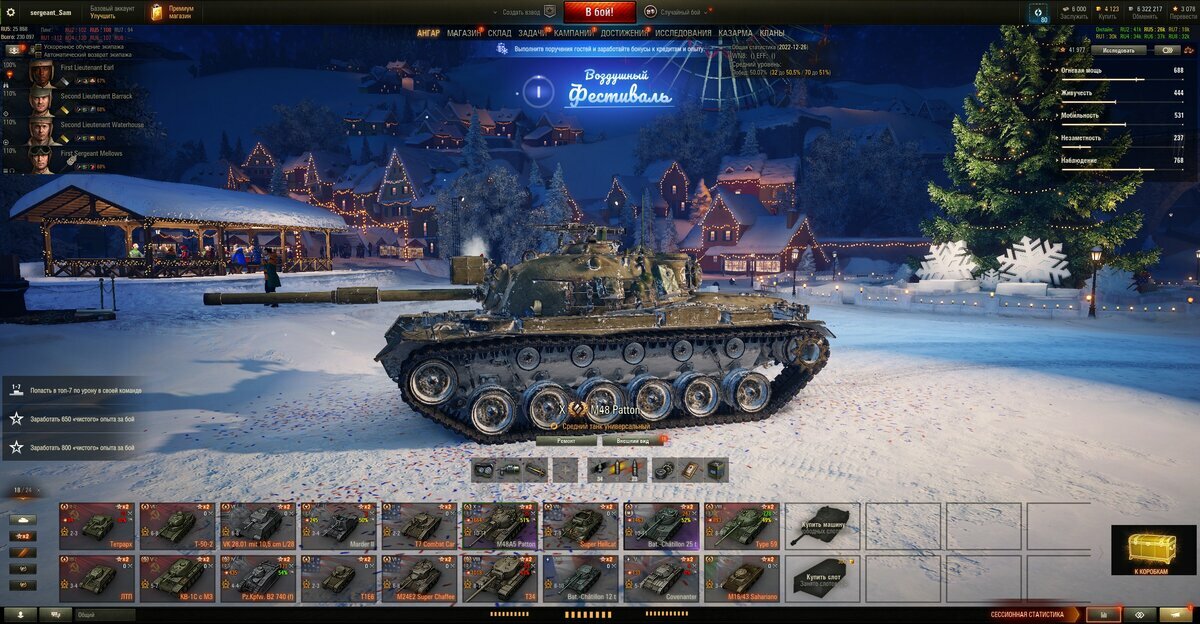The width and height of the screenshot is (1200, 624).
Task: Open the Внешний вид customization button
Action: [633, 440]
